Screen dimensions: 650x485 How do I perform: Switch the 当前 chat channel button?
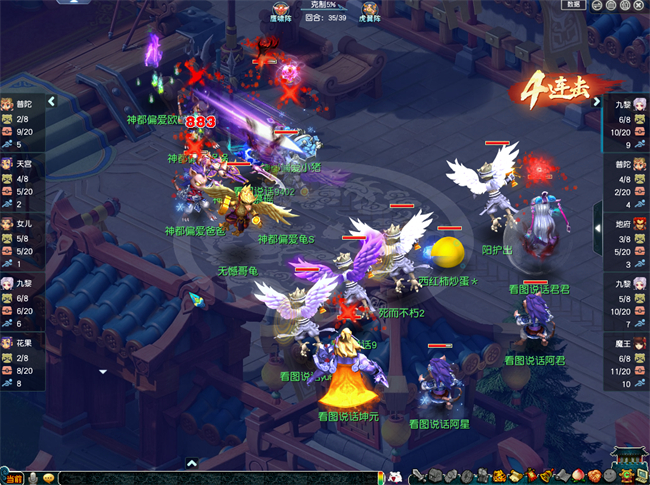[x=13, y=478]
